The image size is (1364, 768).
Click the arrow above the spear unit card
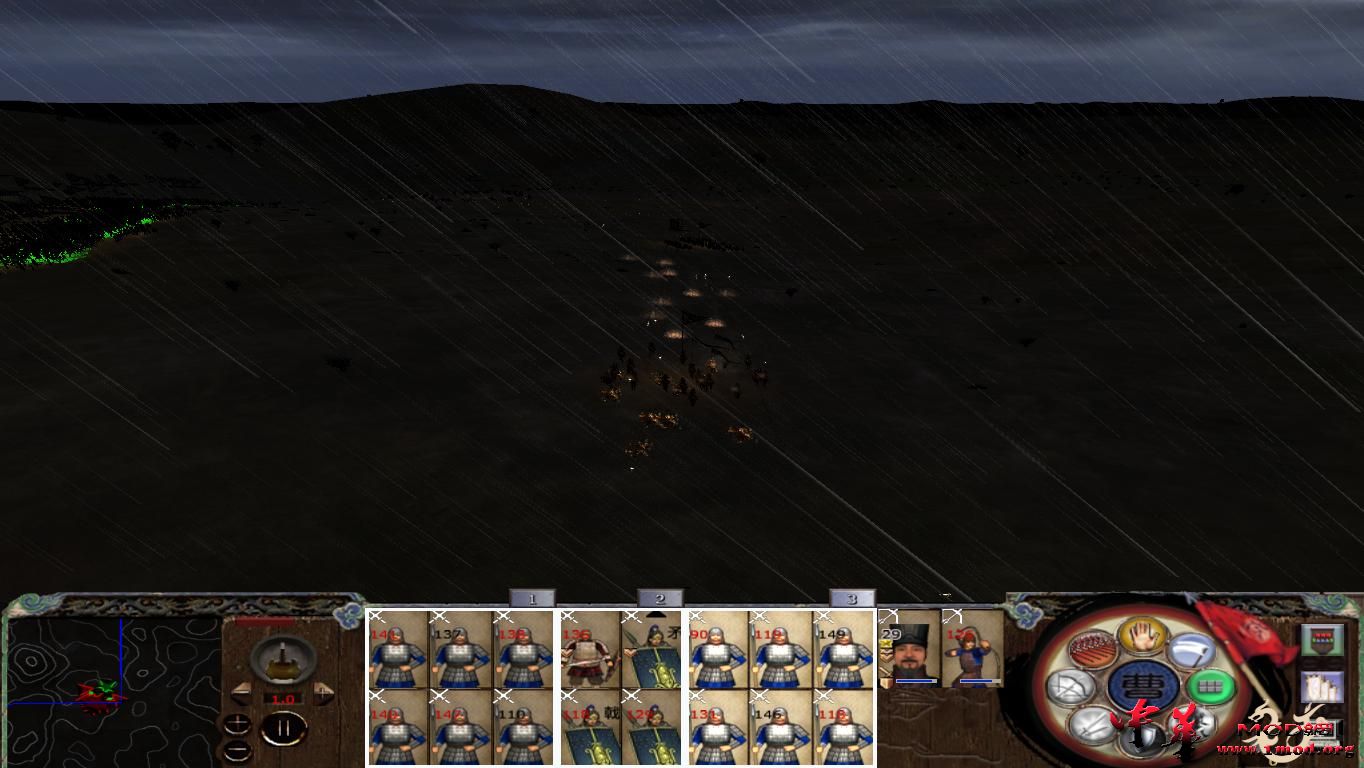click(x=655, y=615)
